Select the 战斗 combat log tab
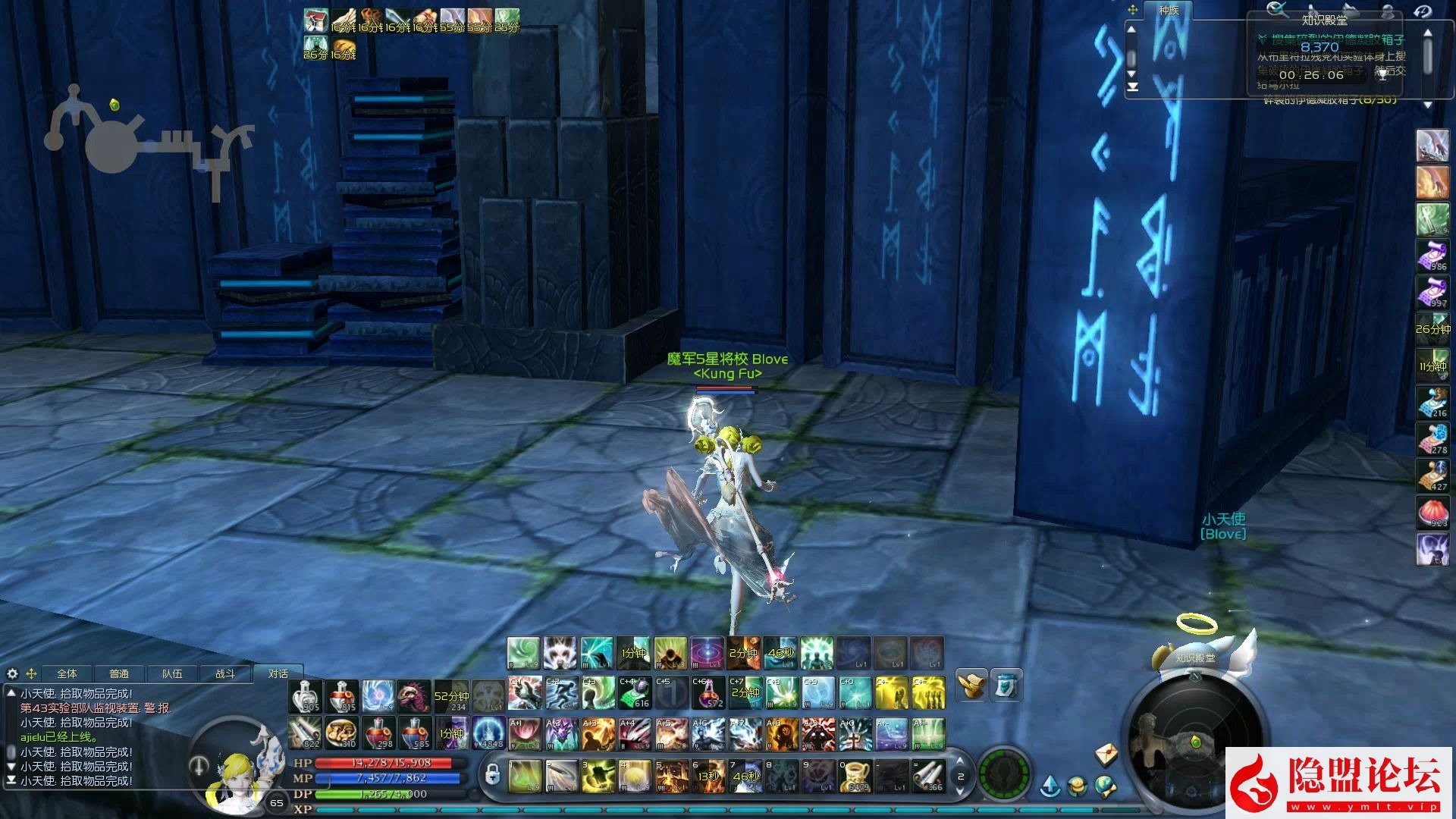The height and width of the screenshot is (819, 1456). tap(224, 673)
